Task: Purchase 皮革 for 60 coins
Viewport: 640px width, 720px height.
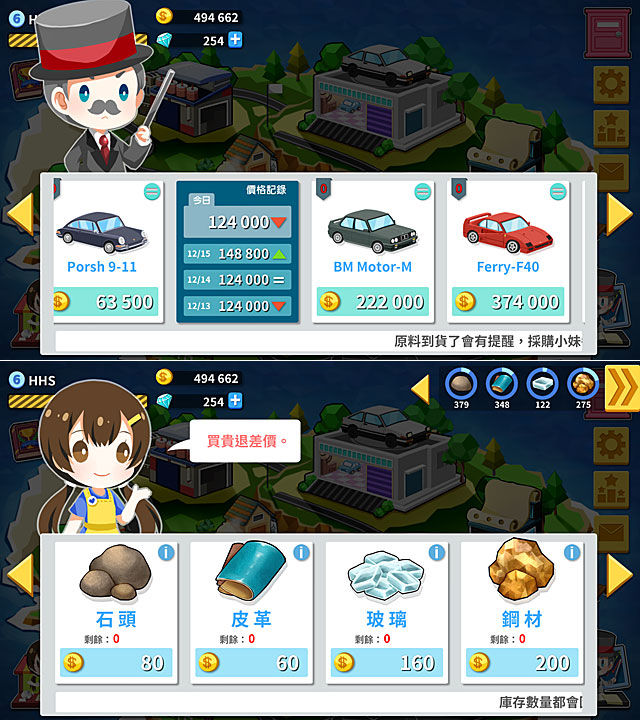Action: [x=251, y=663]
